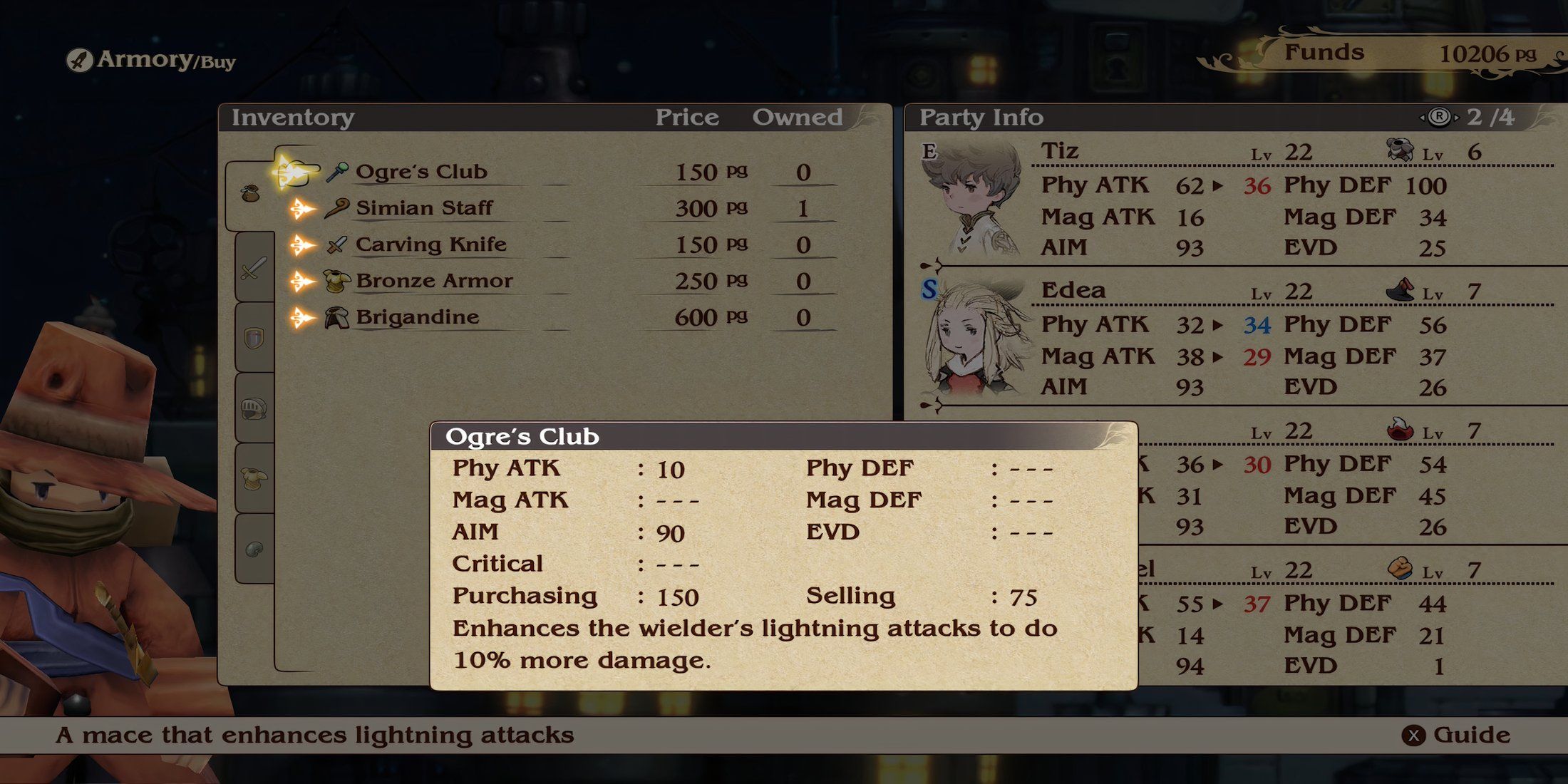
Task: Click the right arrow to view next party page
Action: tap(1457, 116)
